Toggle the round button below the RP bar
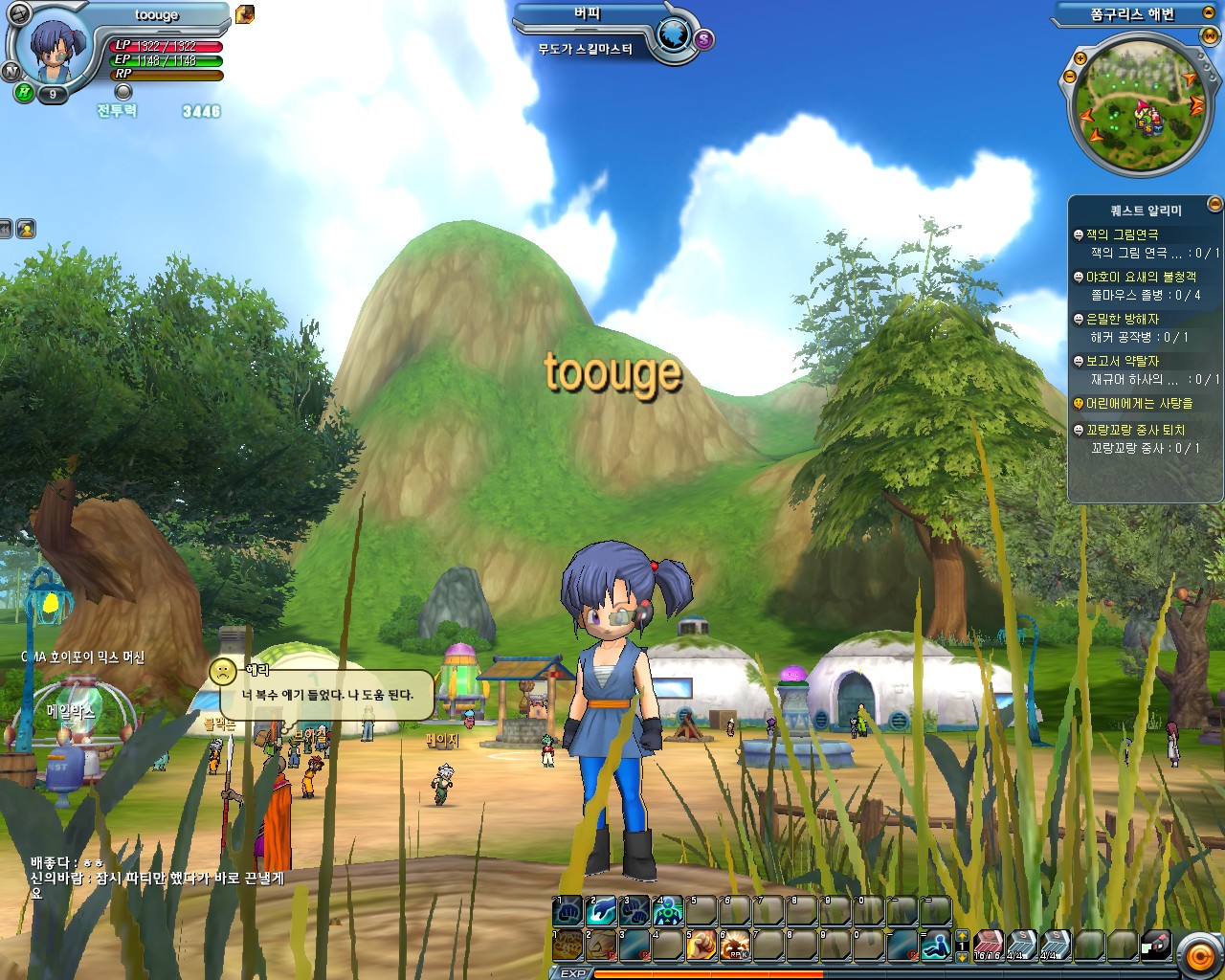Image resolution: width=1225 pixels, height=980 pixels. (123, 92)
